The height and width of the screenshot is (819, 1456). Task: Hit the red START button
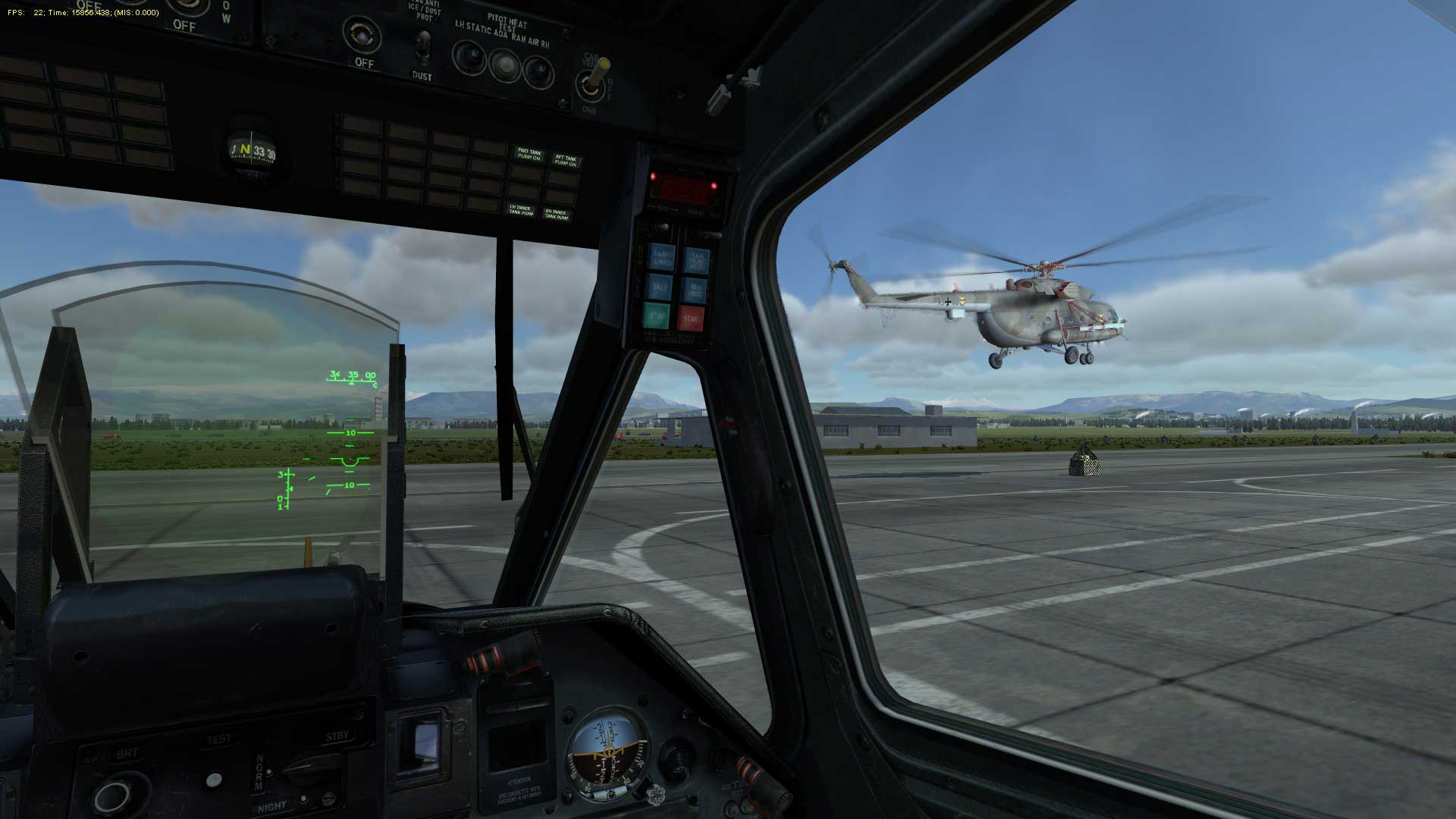click(x=691, y=319)
